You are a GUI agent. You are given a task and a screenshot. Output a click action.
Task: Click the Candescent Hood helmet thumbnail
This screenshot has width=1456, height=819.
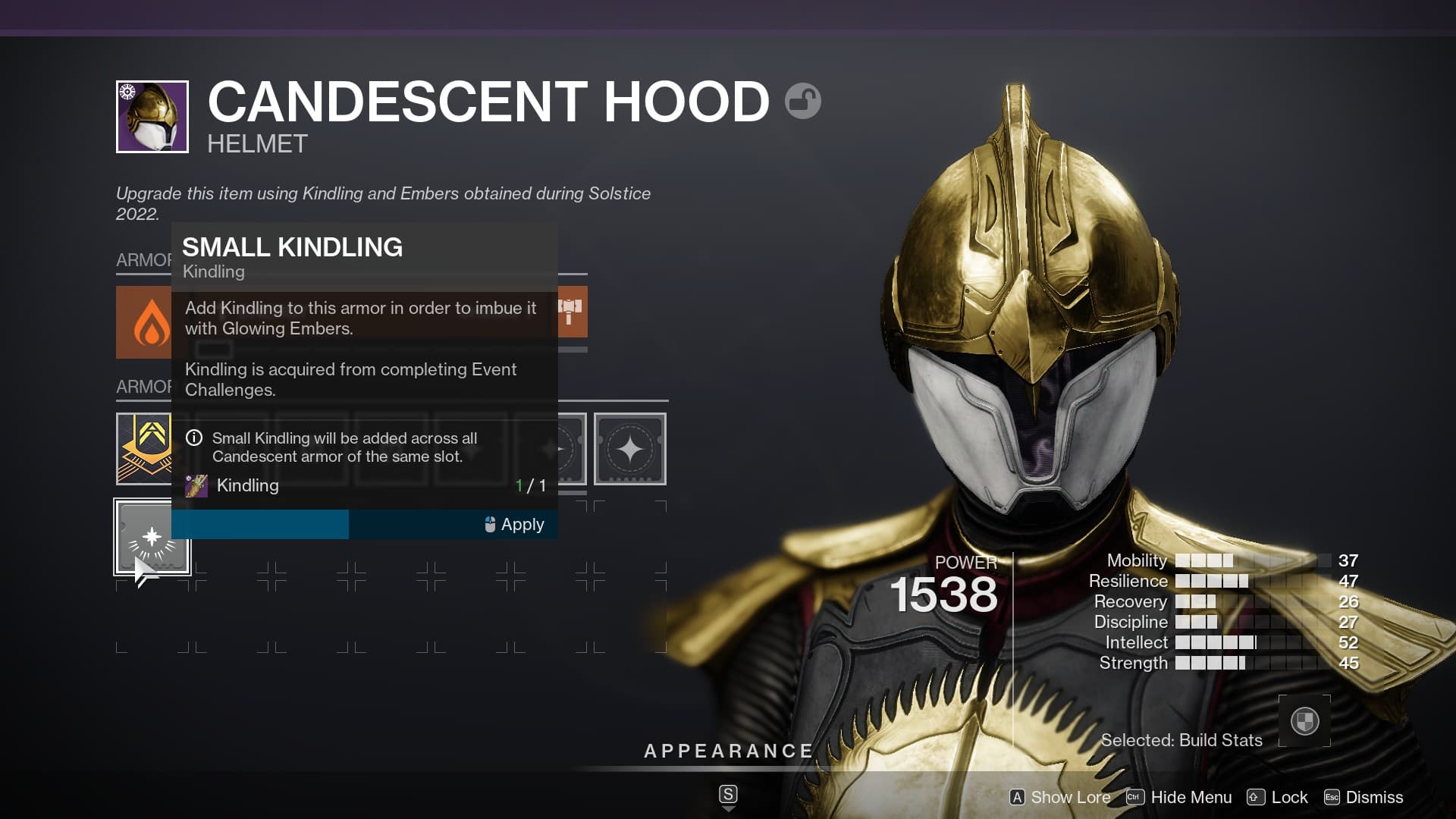[152, 117]
